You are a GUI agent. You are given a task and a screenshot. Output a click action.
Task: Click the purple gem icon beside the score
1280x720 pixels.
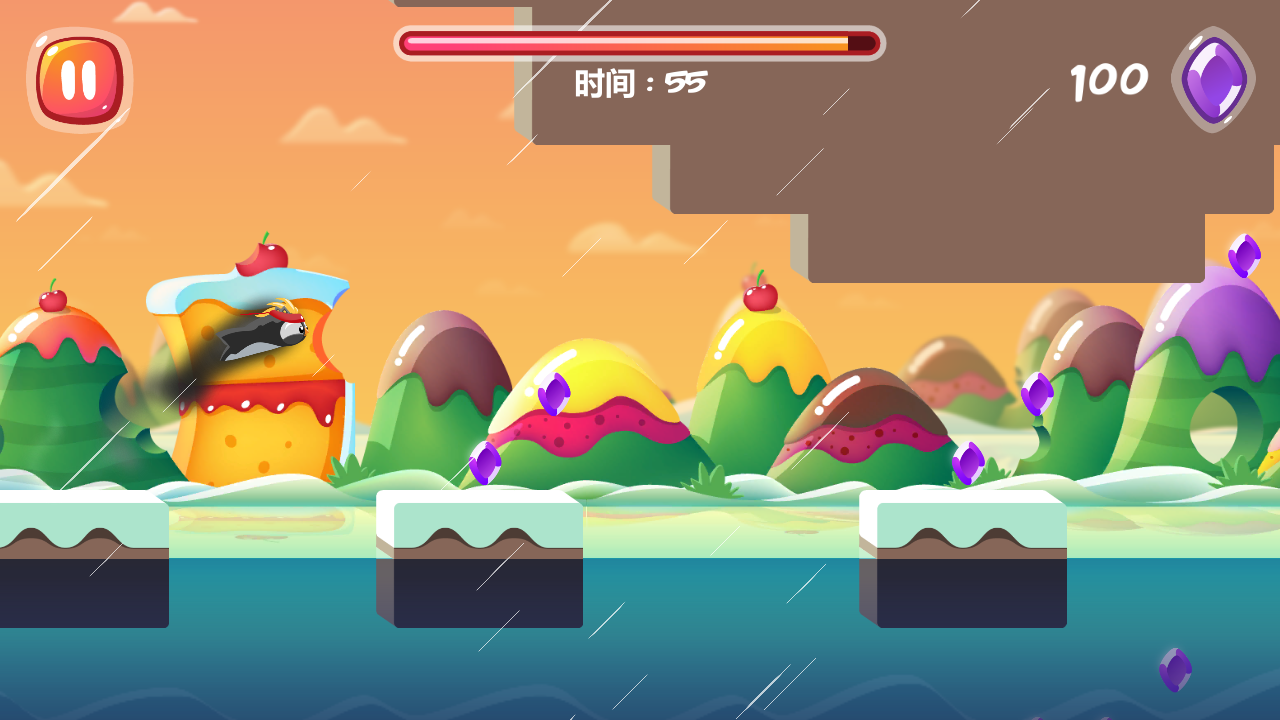click(1210, 80)
